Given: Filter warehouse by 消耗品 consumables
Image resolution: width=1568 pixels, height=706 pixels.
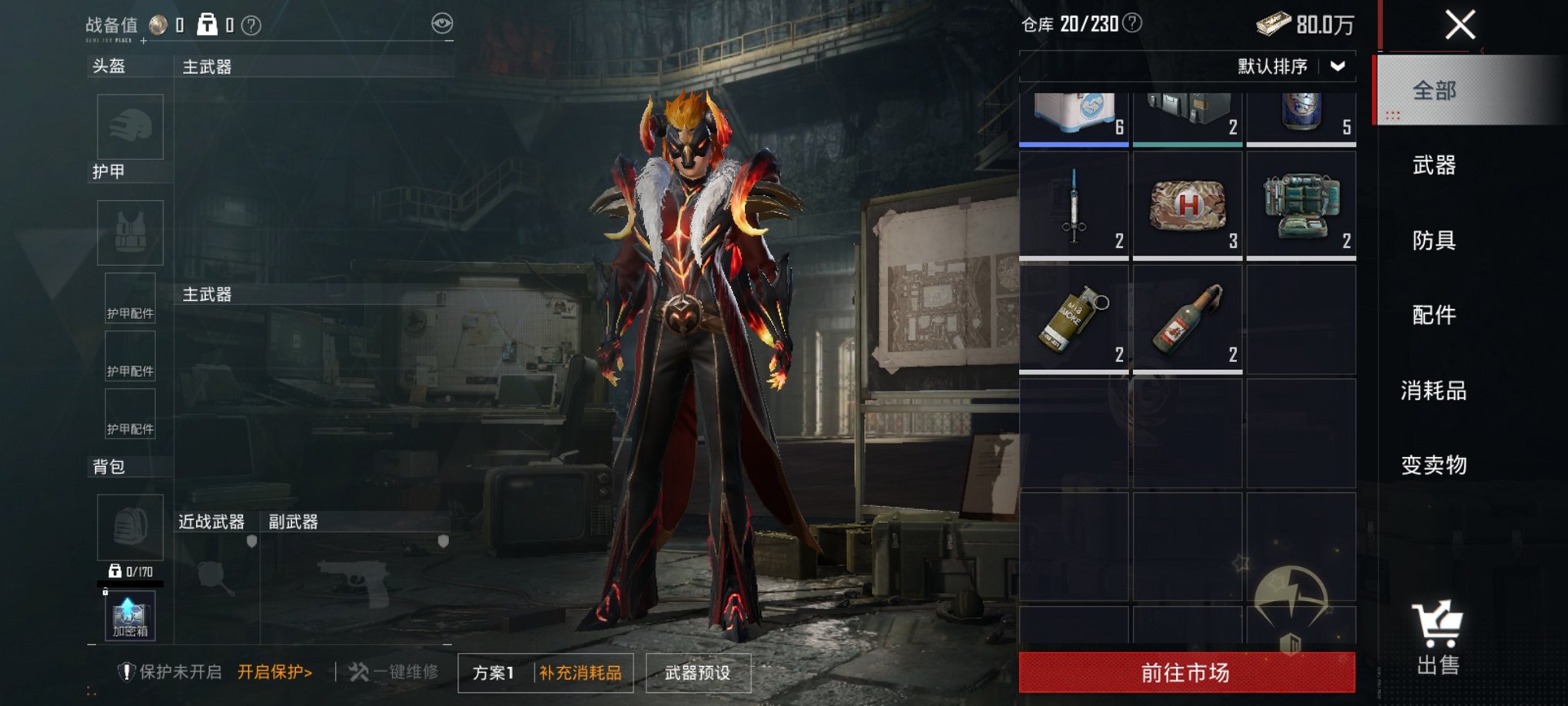Looking at the screenshot, I should click(x=1434, y=390).
